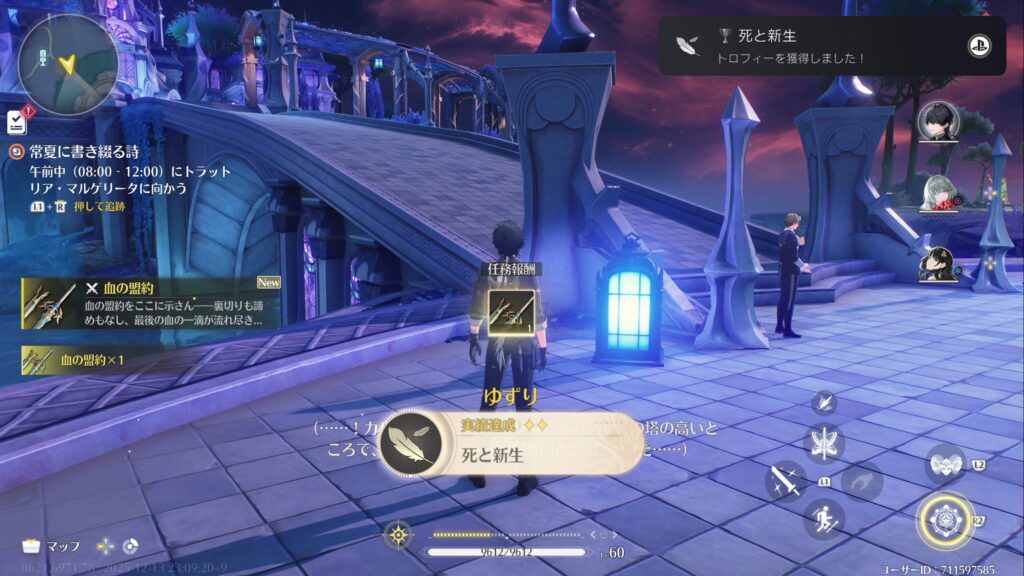The height and width of the screenshot is (576, 1024).
Task: Switch to the silver-haired party member
Action: tap(939, 192)
